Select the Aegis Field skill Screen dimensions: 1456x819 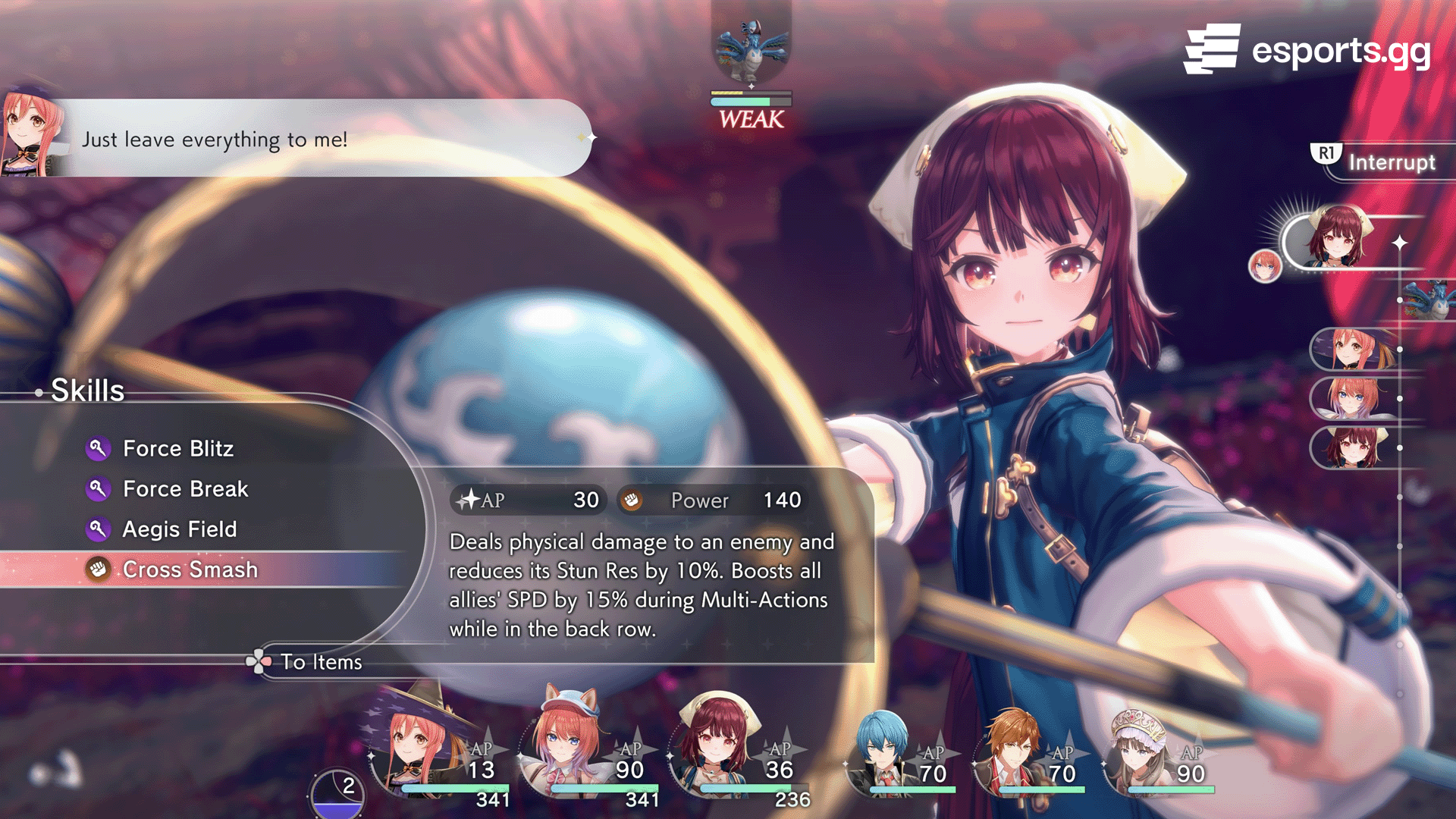point(179,529)
